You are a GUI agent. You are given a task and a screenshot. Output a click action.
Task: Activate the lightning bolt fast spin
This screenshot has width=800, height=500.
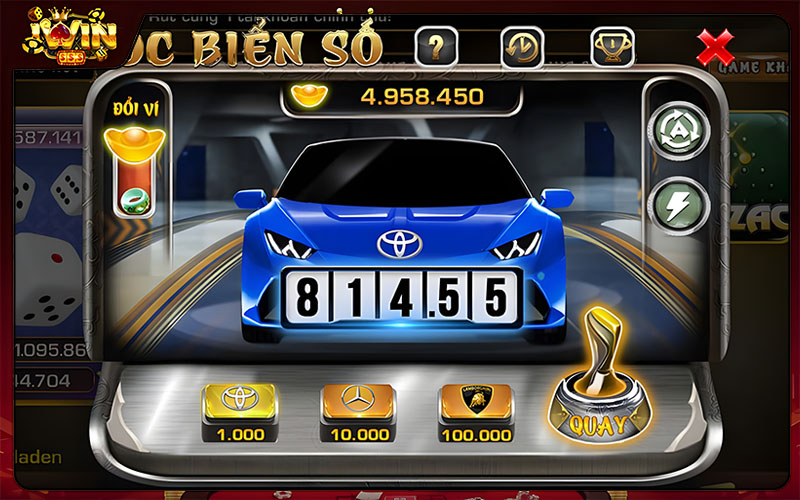[679, 207]
